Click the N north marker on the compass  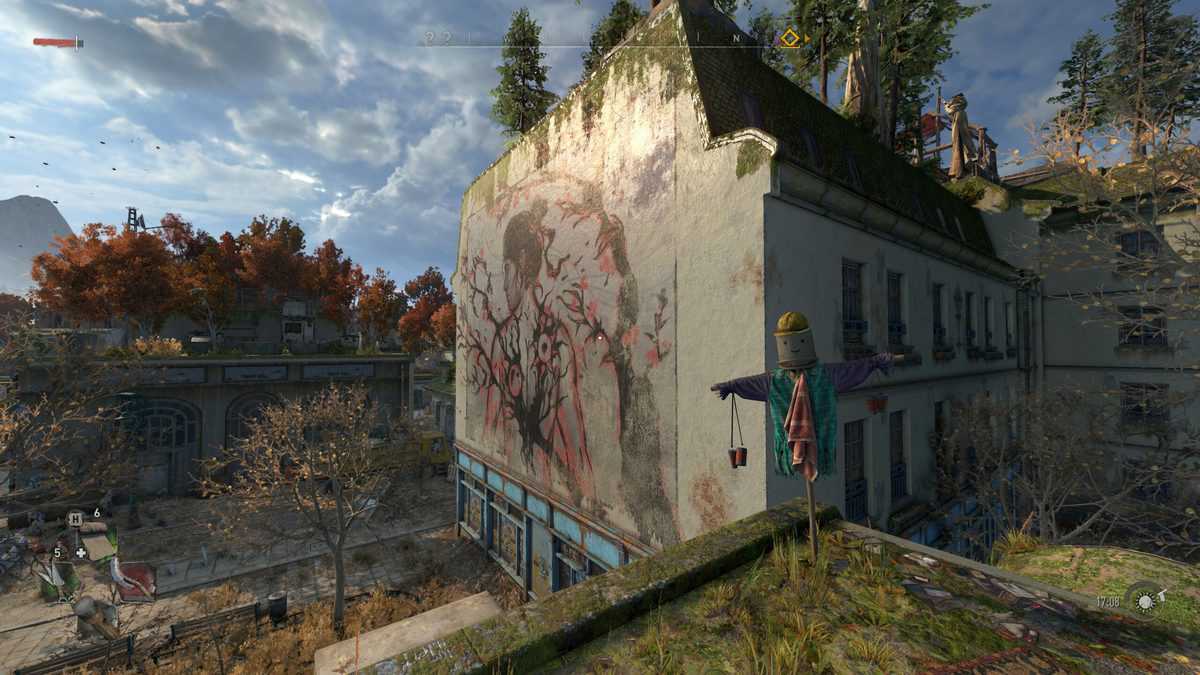tap(737, 38)
